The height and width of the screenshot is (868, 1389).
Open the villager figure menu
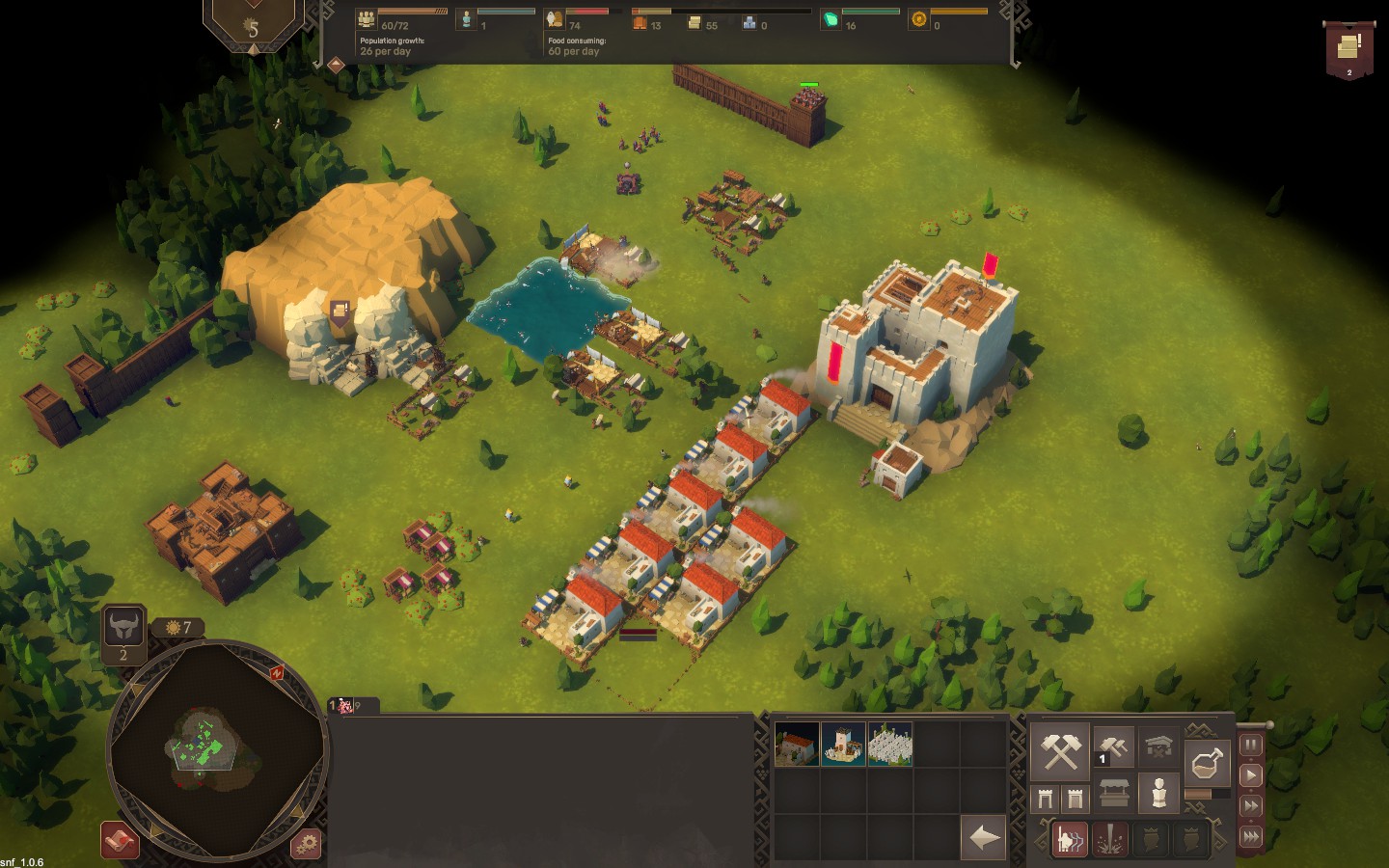pos(1158,793)
